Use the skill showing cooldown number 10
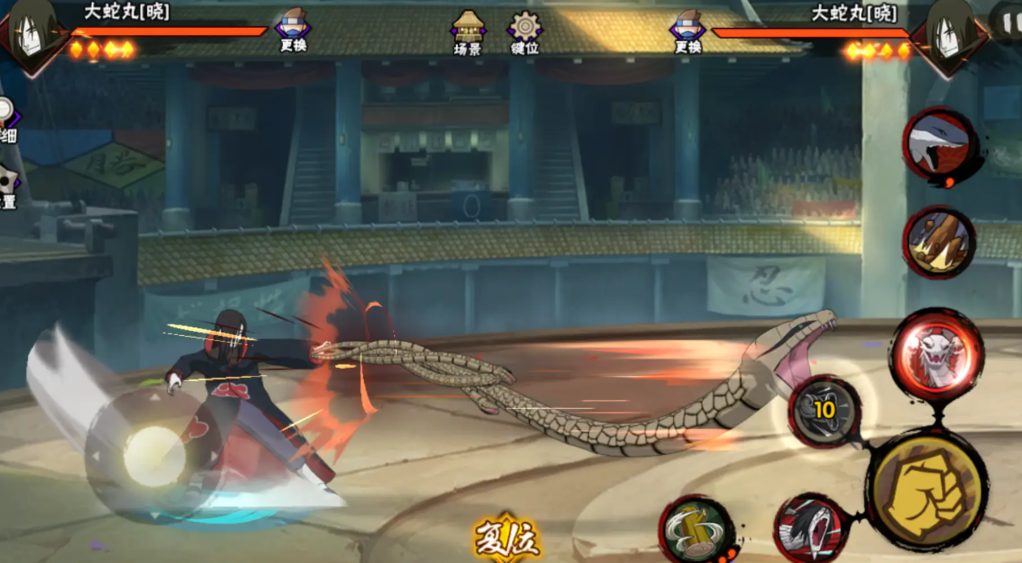The image size is (1022, 563). click(825, 410)
